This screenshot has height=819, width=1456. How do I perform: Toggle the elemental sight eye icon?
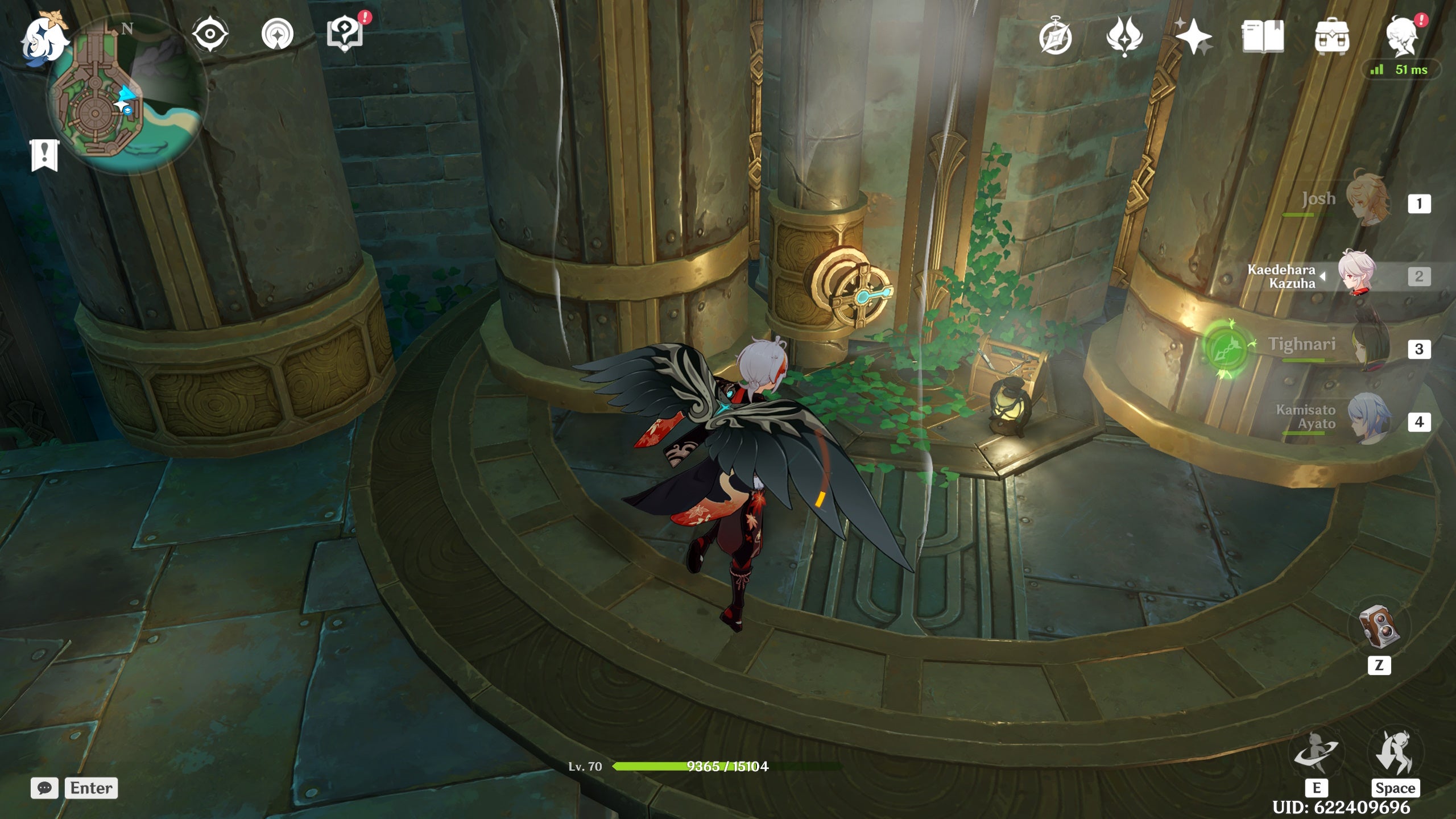(210, 34)
